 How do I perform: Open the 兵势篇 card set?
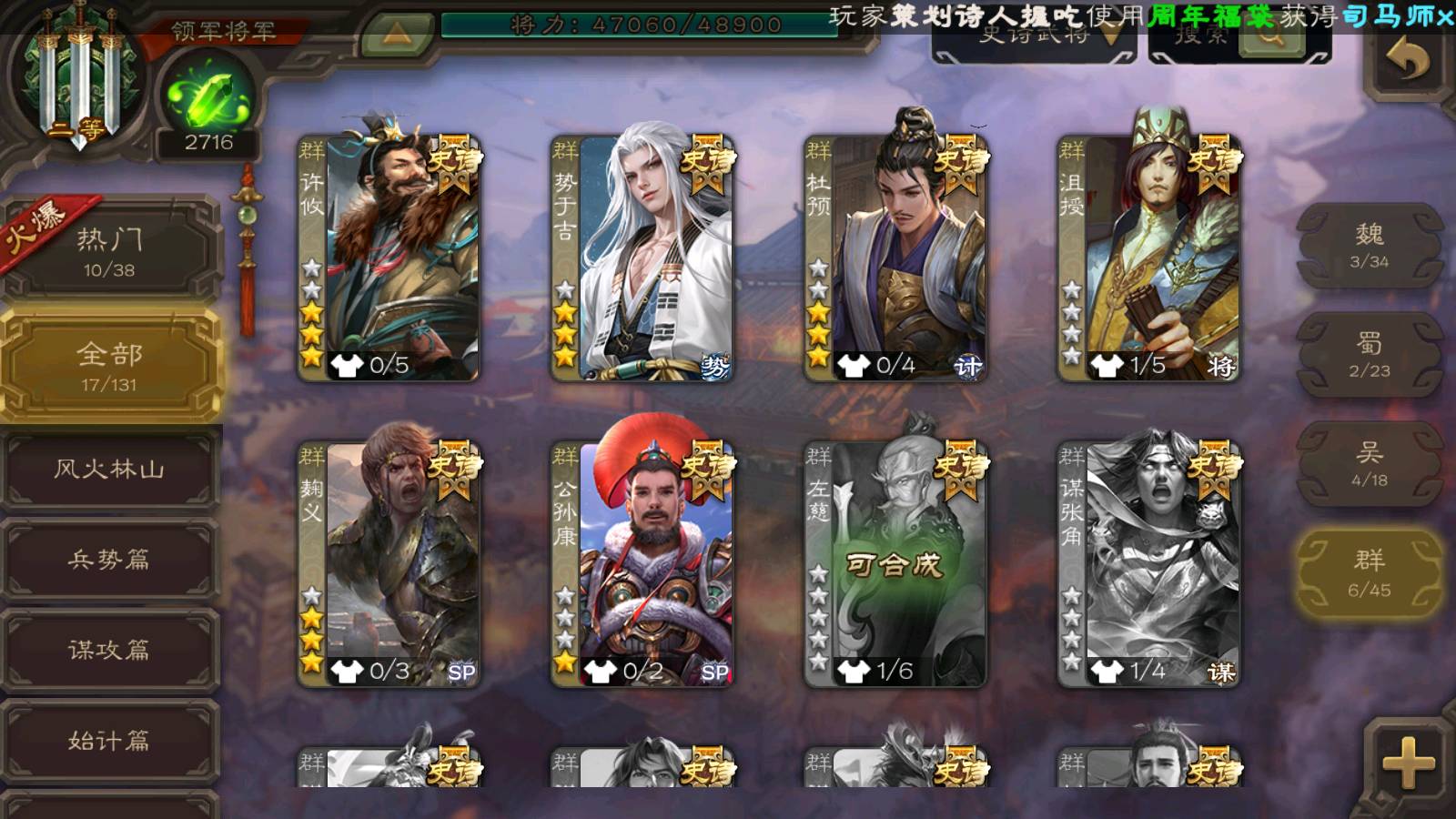point(109,560)
